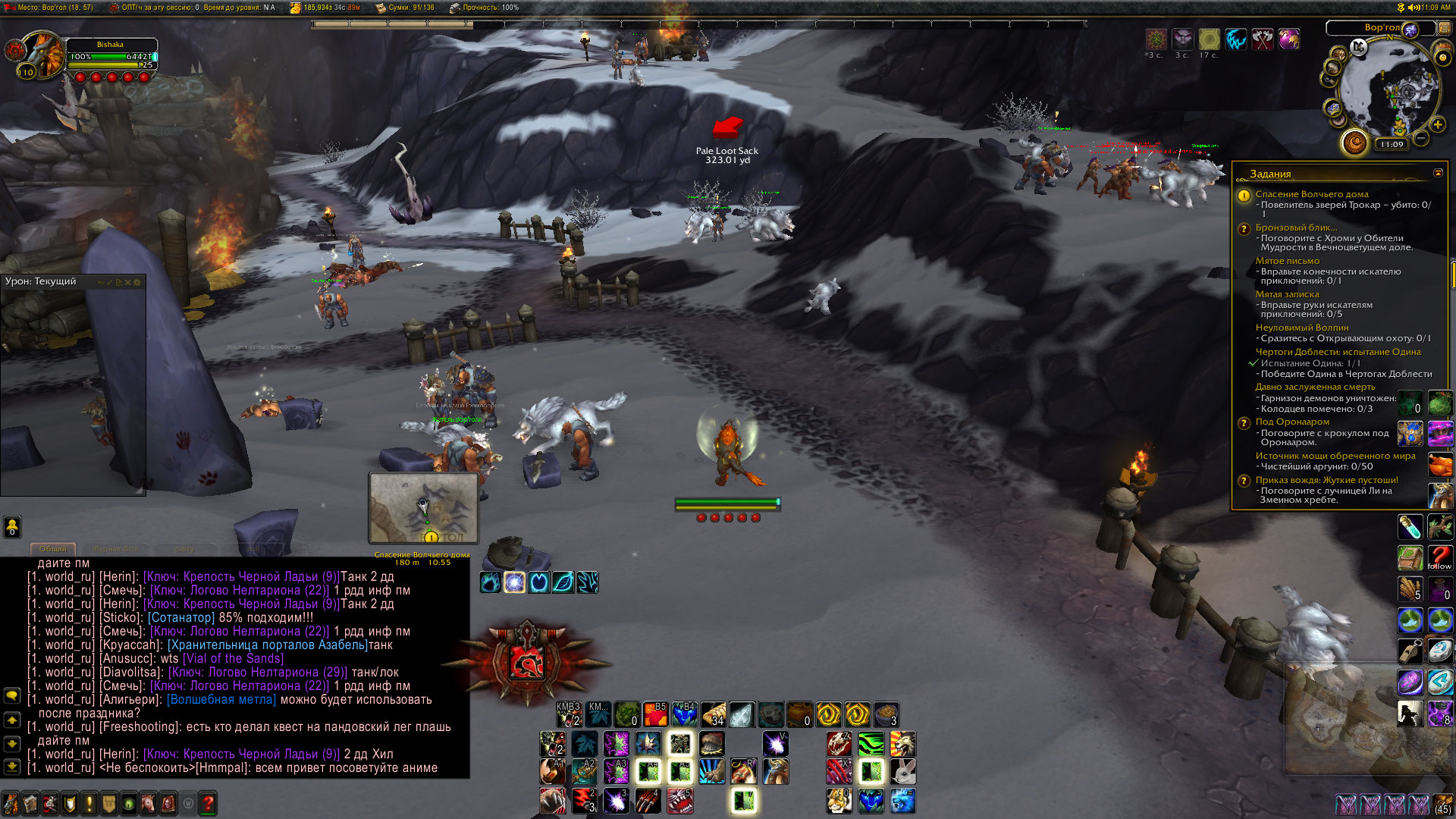
Task: Open the quest log exclamation mark button
Action: point(89,803)
